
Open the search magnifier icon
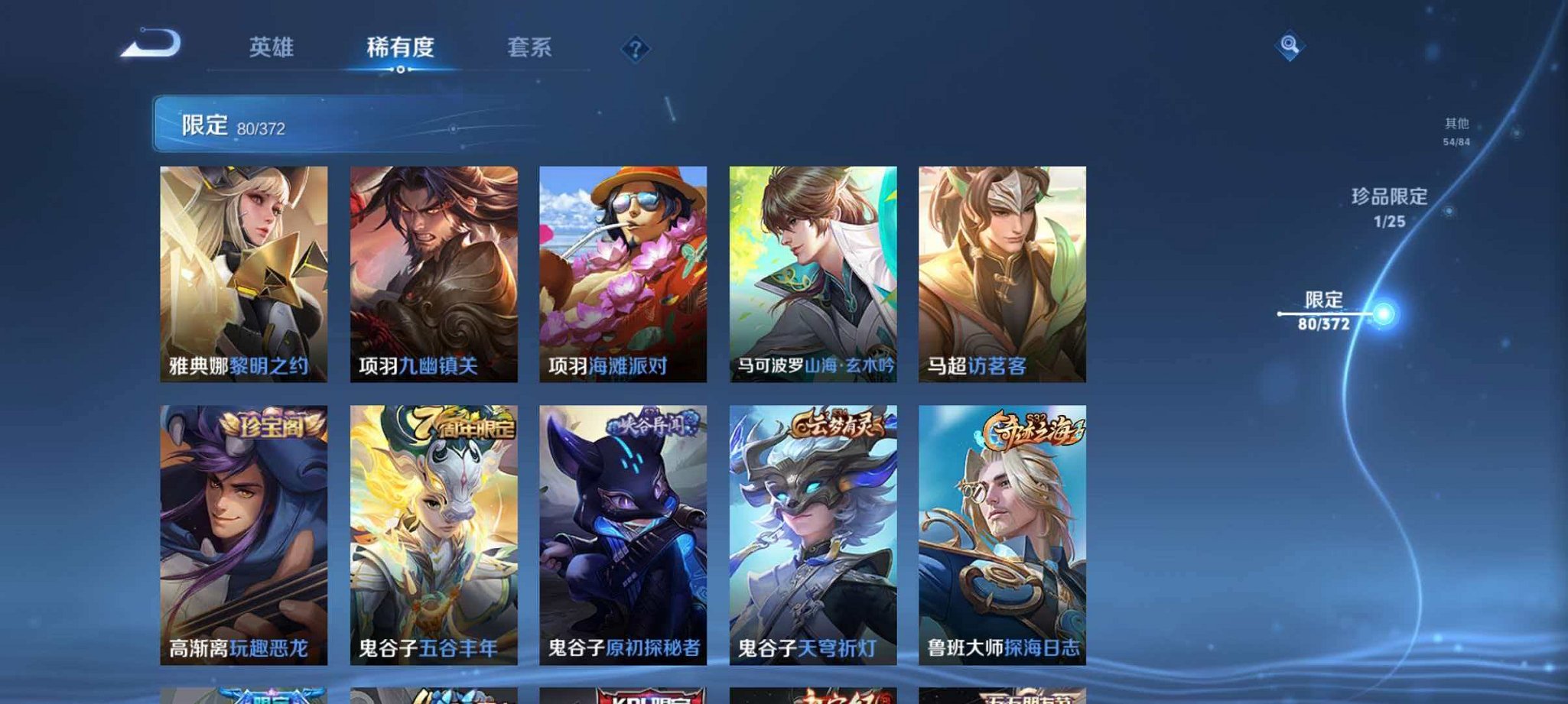[1288, 47]
